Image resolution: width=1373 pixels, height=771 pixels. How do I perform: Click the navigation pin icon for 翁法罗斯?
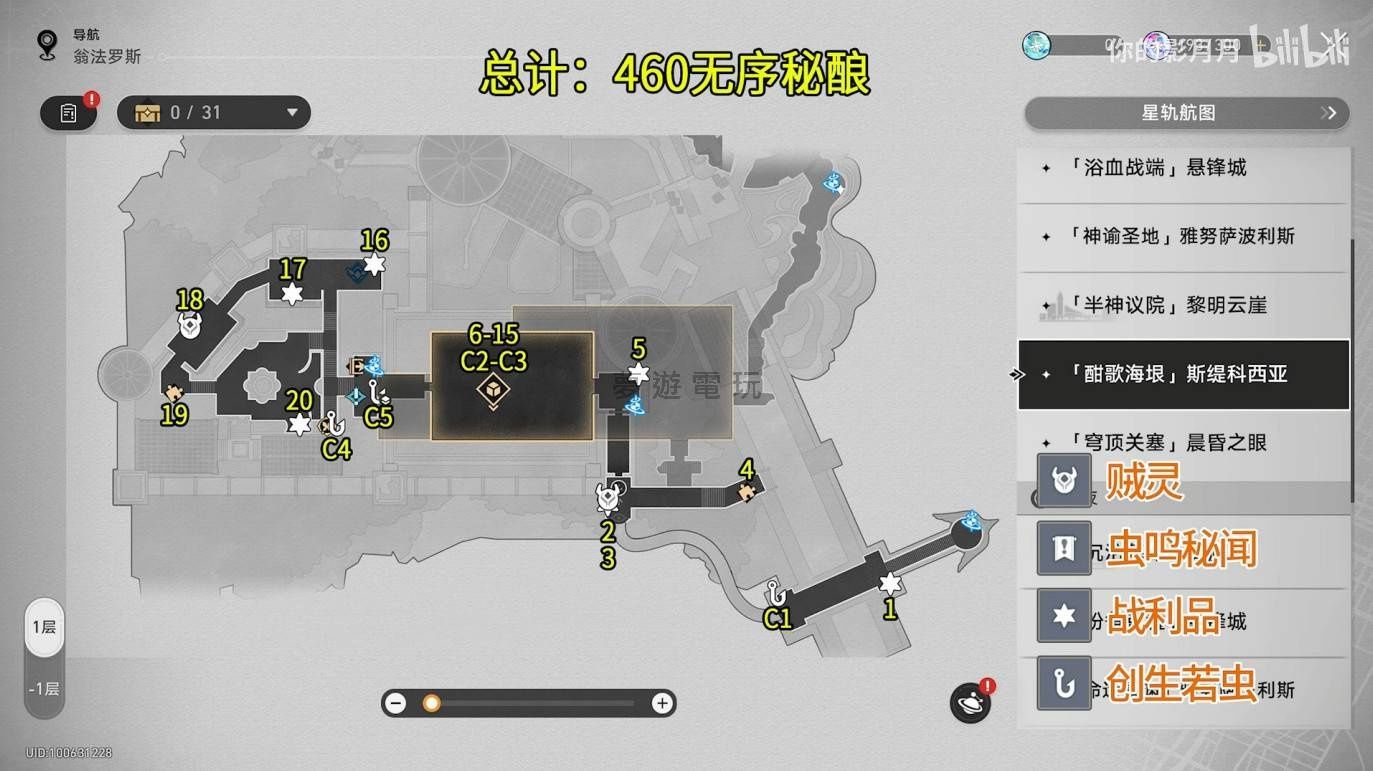pos(46,45)
